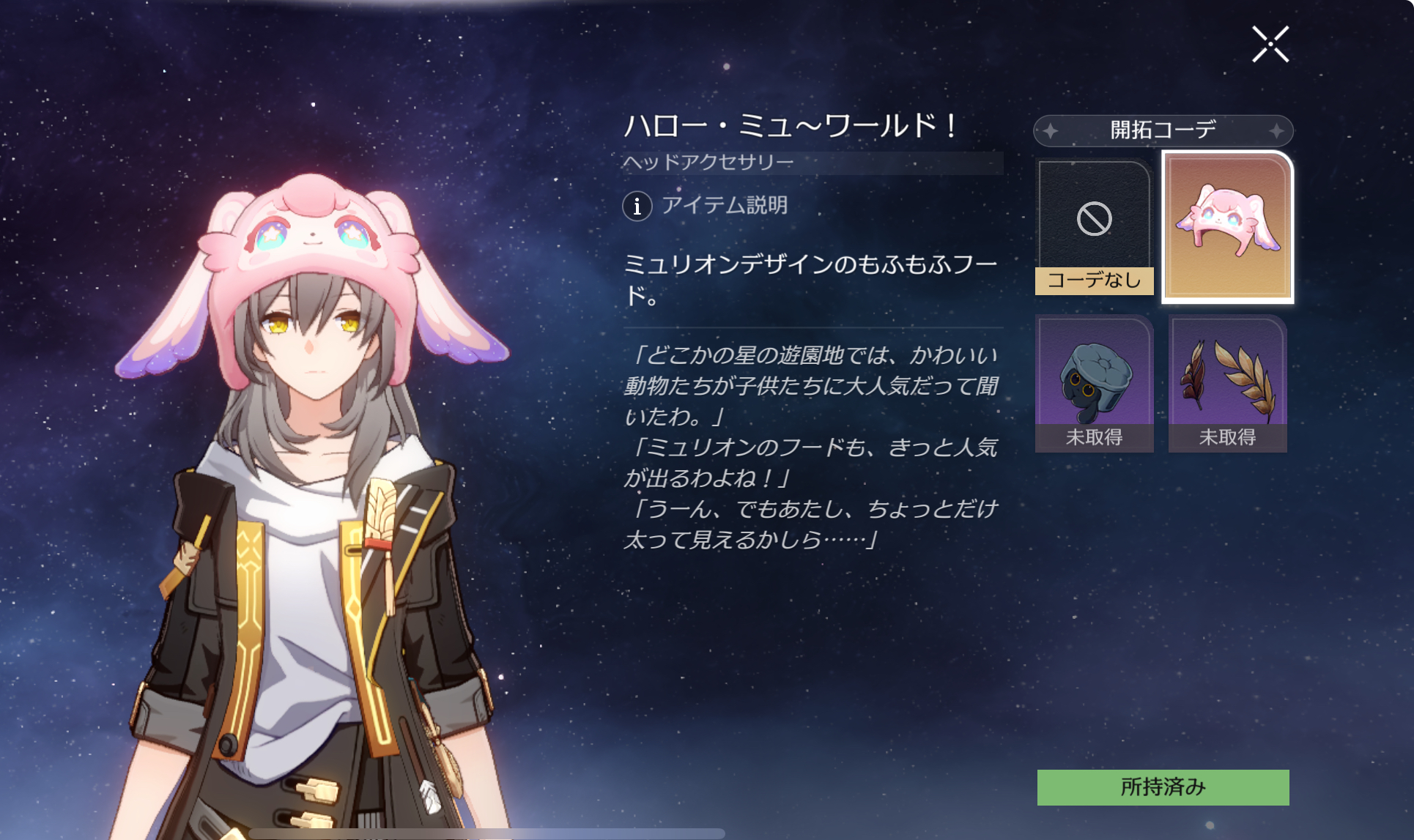
Task: Close the outfit screen with the X
Action: point(1270,45)
